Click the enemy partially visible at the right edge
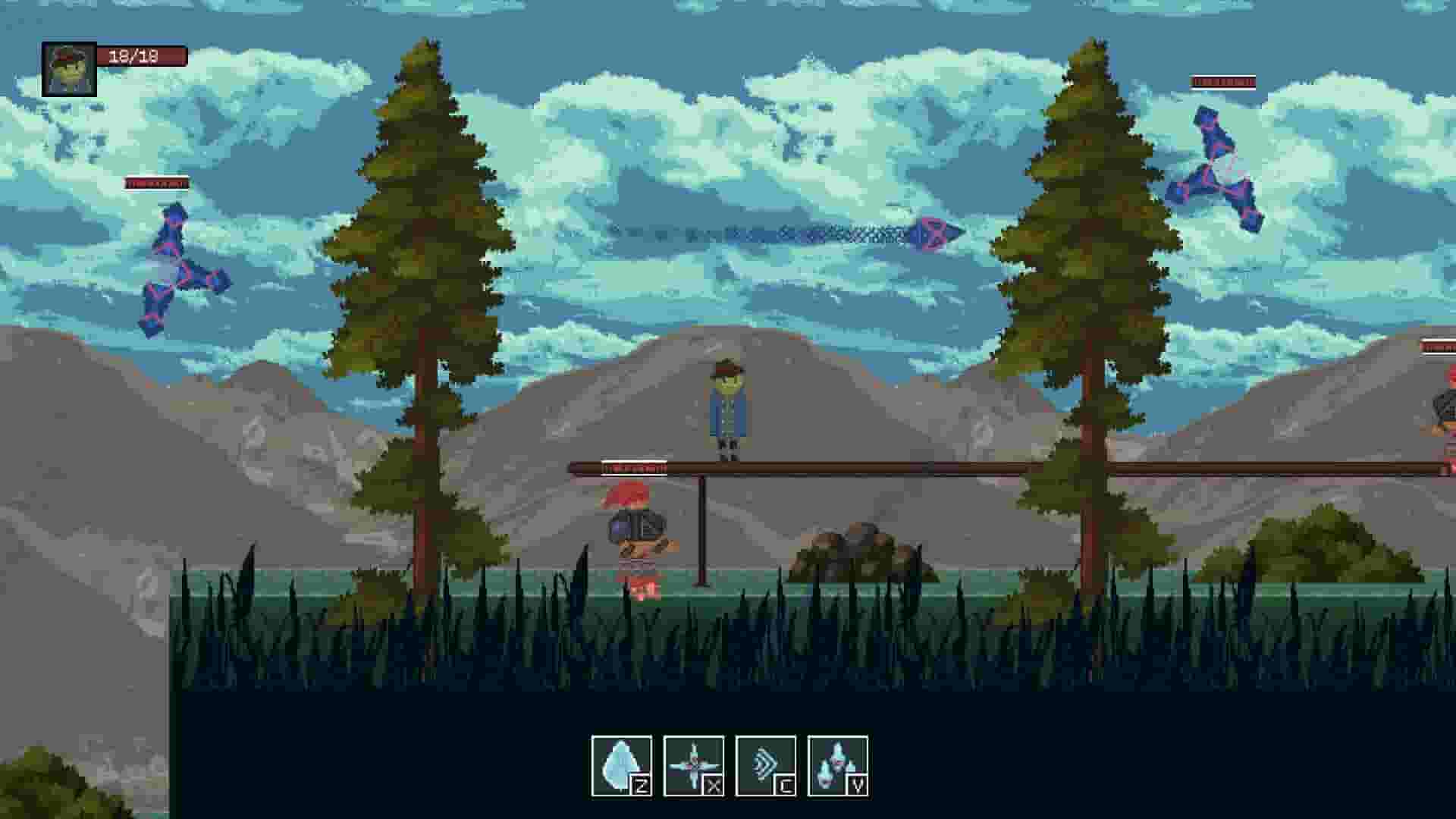 [1445, 409]
